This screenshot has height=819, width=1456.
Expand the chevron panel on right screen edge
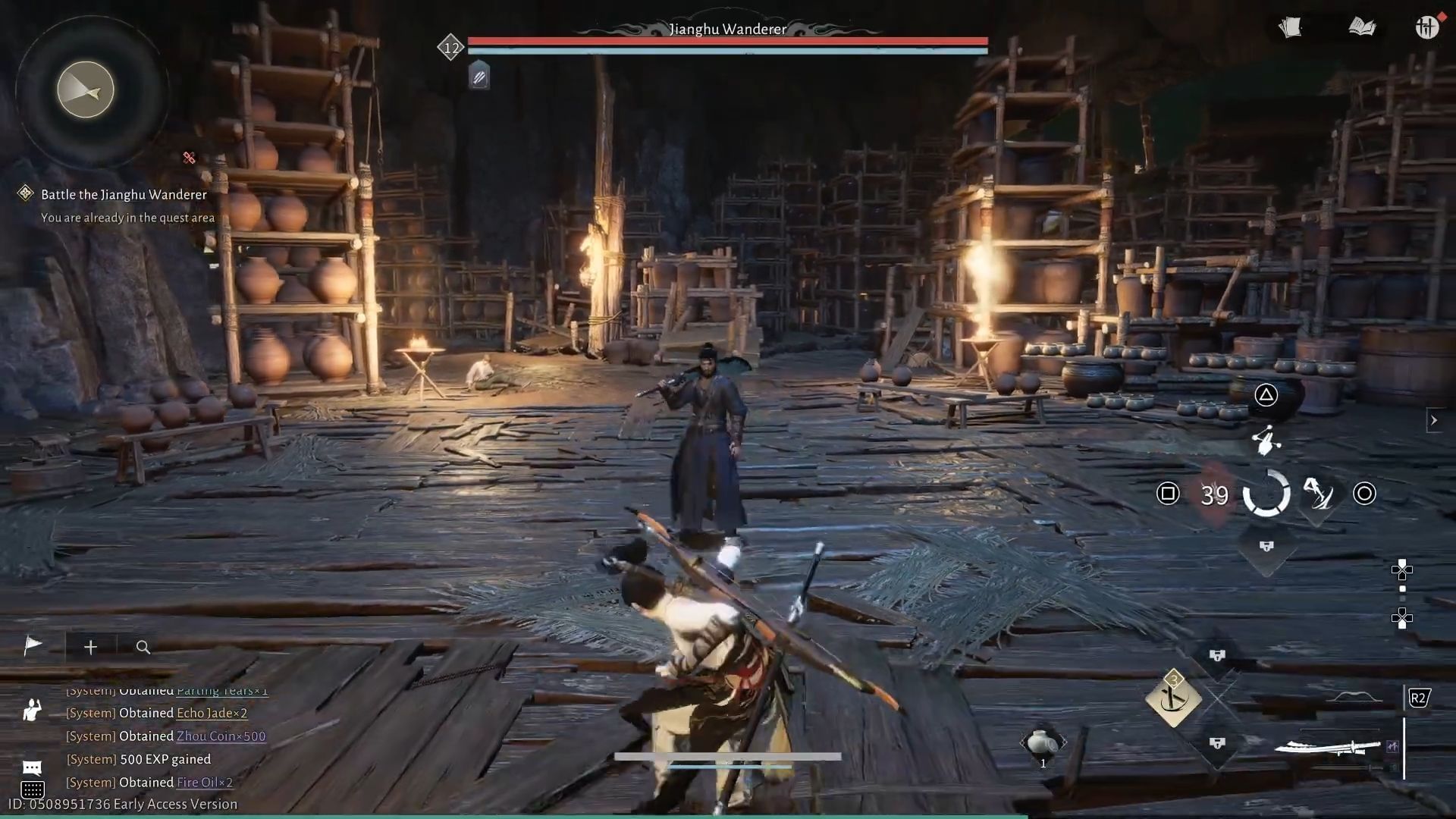[1433, 420]
